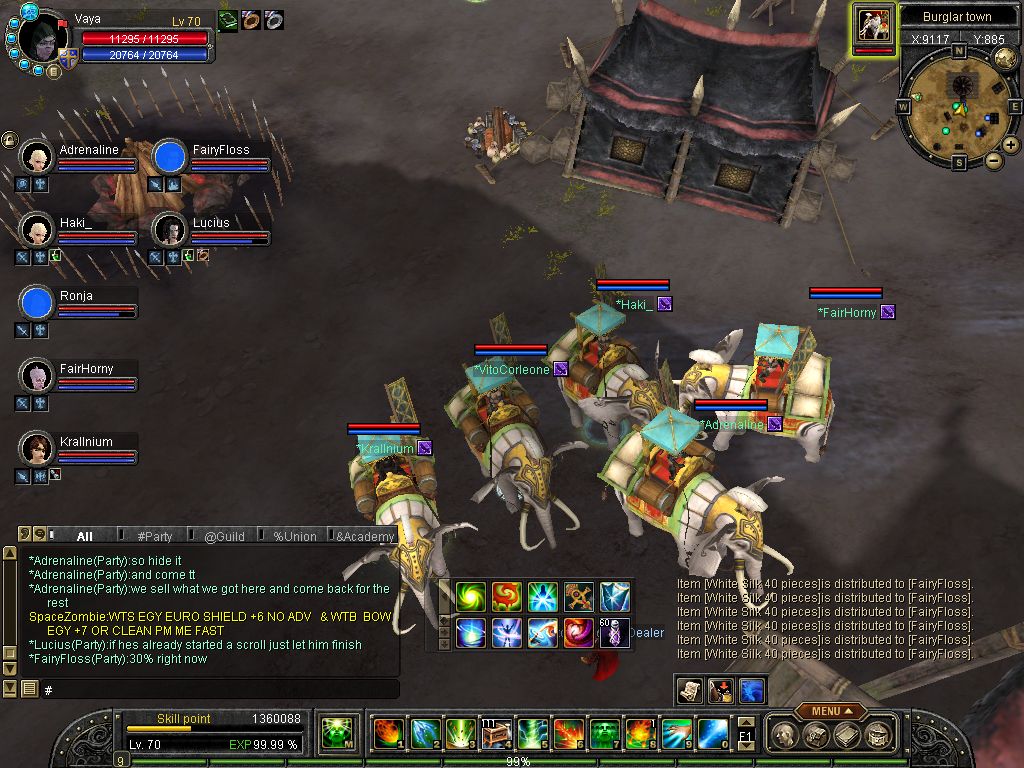
Task: Click the party lock icon
Action: point(8,140)
